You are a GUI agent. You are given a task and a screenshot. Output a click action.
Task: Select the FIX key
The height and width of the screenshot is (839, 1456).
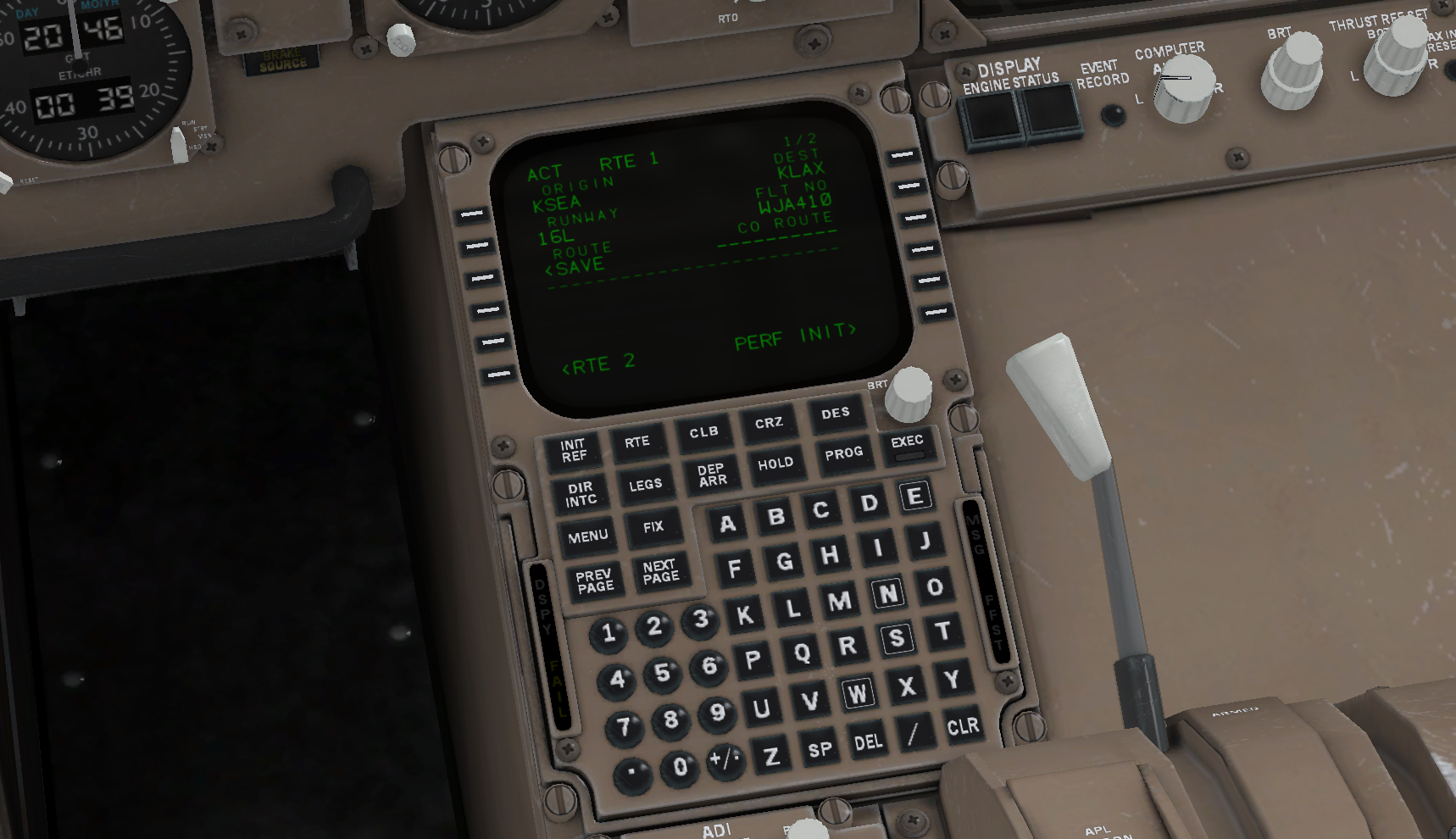[653, 527]
